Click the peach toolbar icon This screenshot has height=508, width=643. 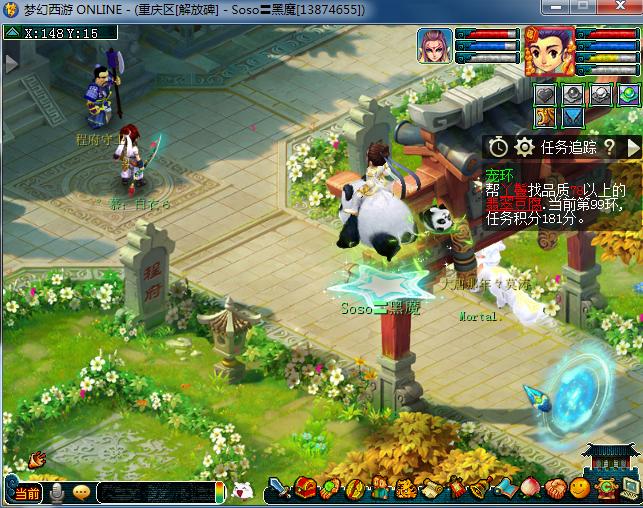[x=530, y=490]
